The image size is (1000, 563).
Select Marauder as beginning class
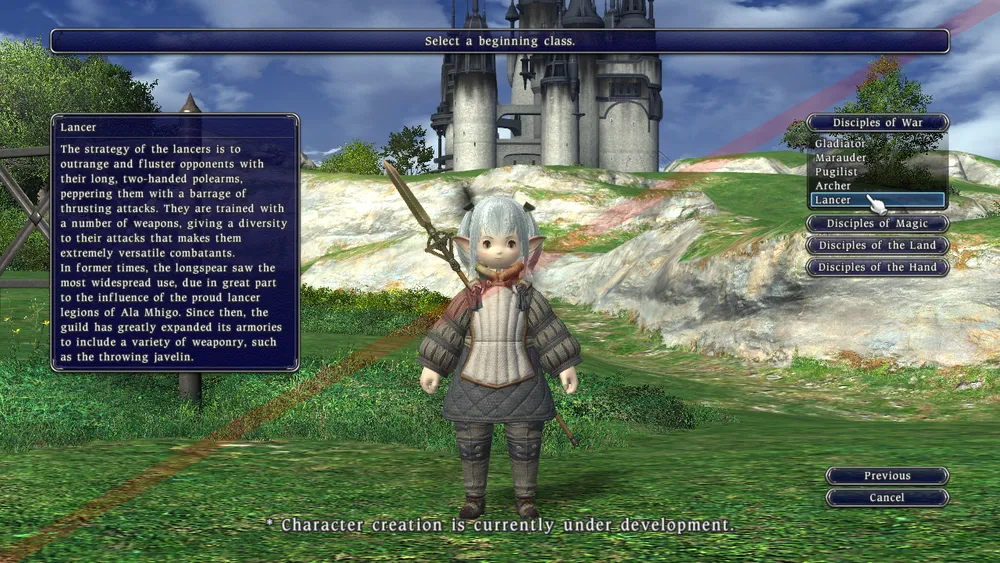[841, 158]
